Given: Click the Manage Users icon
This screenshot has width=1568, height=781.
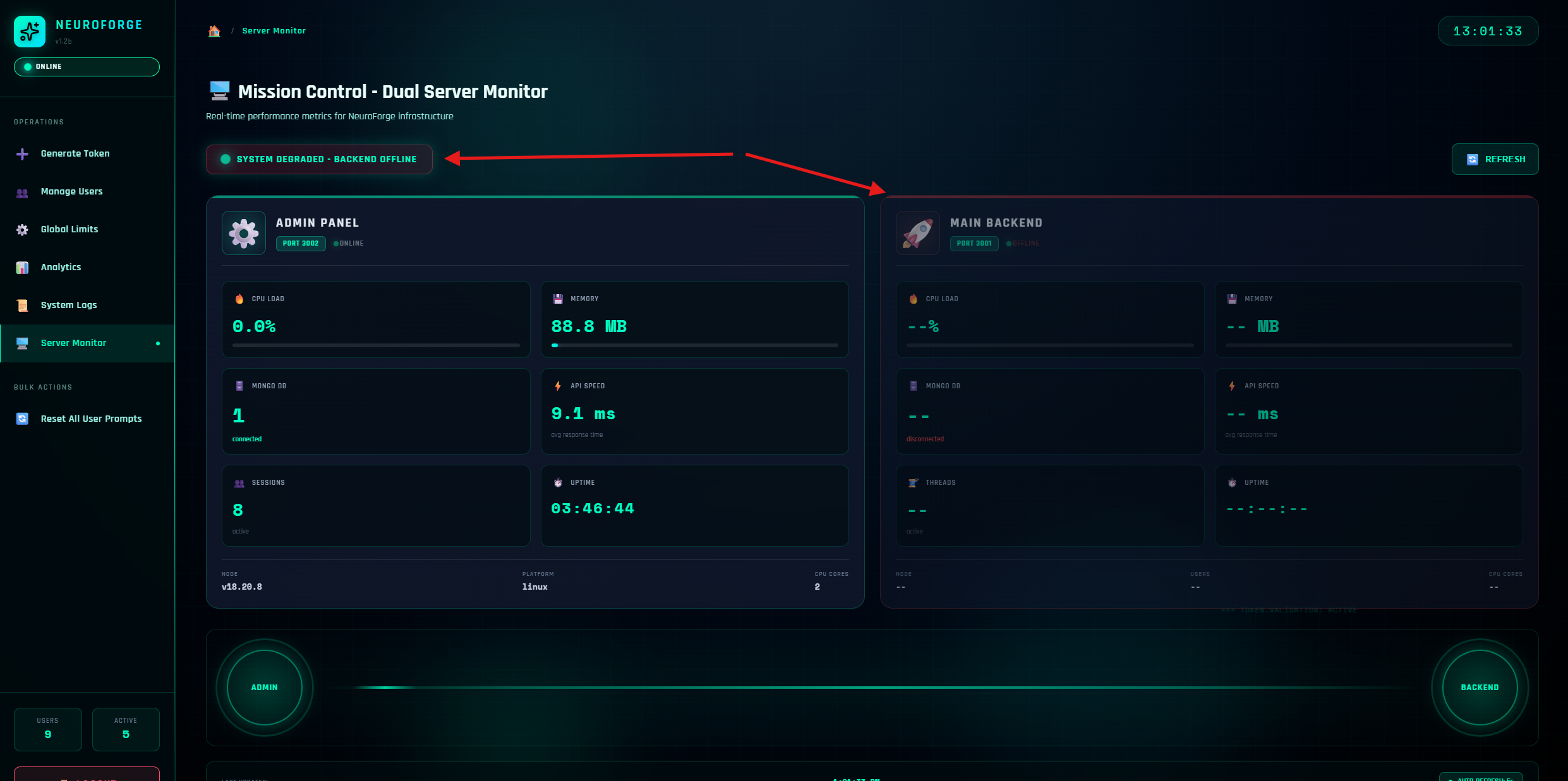Looking at the screenshot, I should click(x=21, y=192).
